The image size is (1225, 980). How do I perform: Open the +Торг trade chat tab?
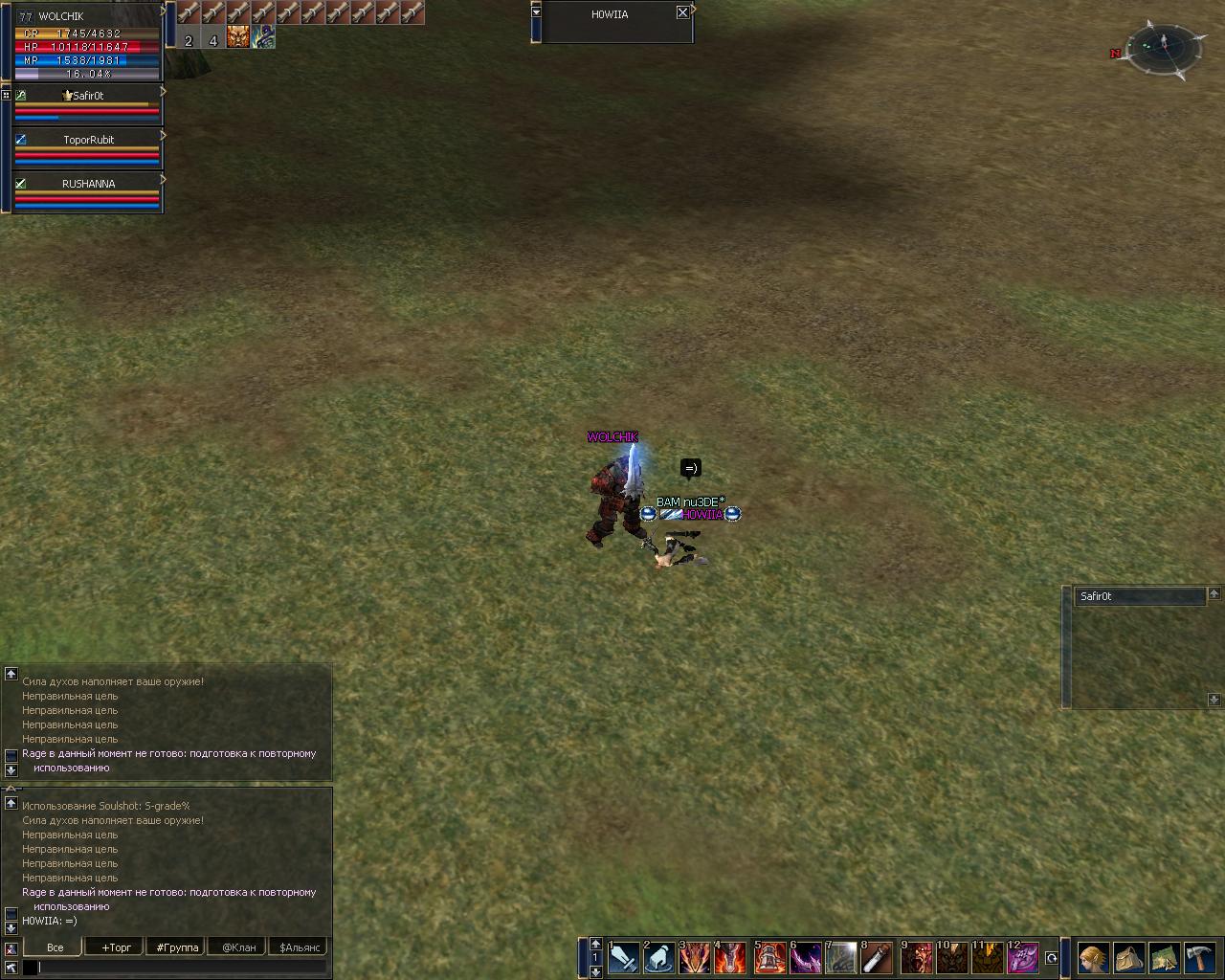pyautogui.click(x=116, y=947)
